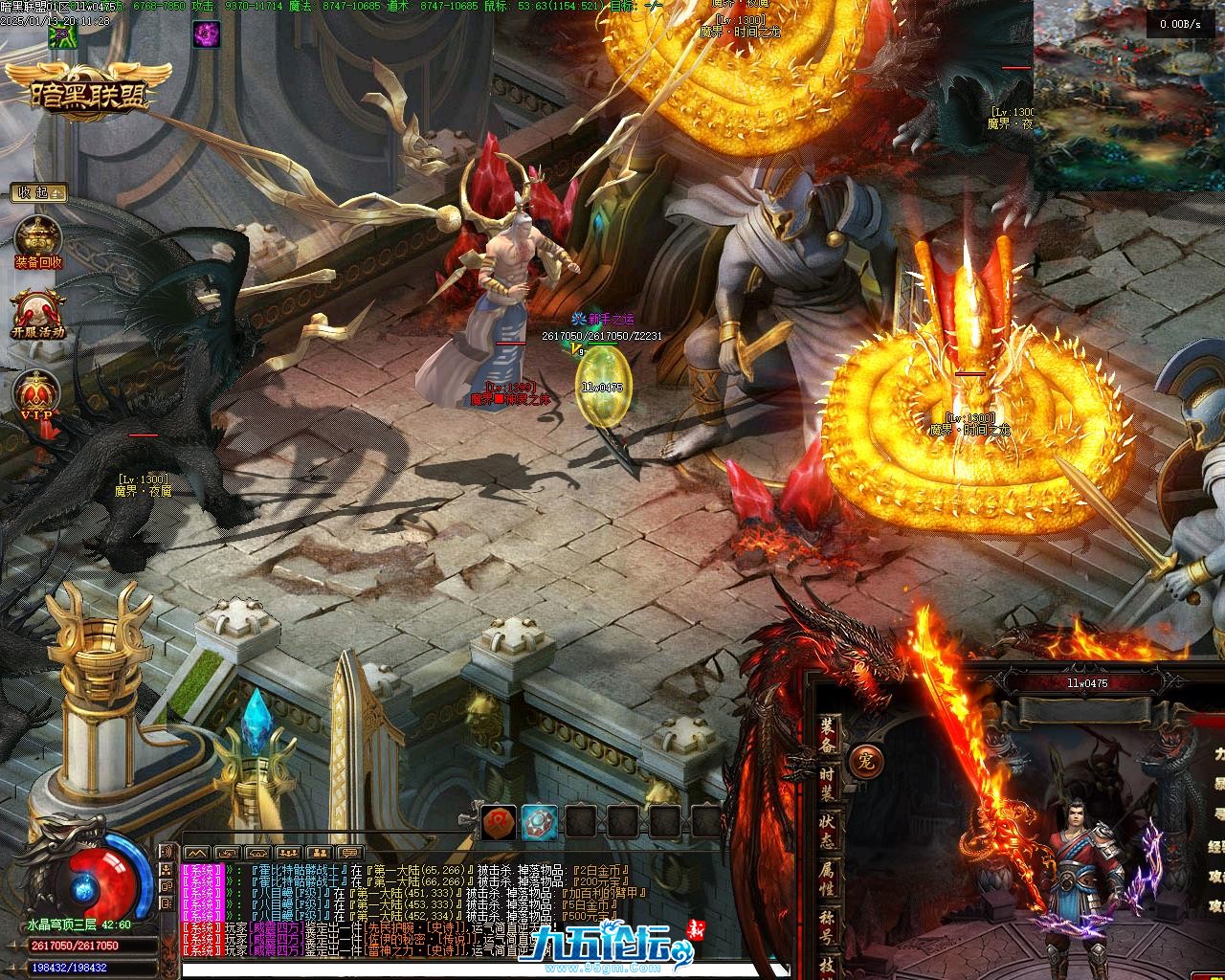The height and width of the screenshot is (980, 1225).
Task: Open the 开服活动 server event icon
Action: tap(38, 310)
